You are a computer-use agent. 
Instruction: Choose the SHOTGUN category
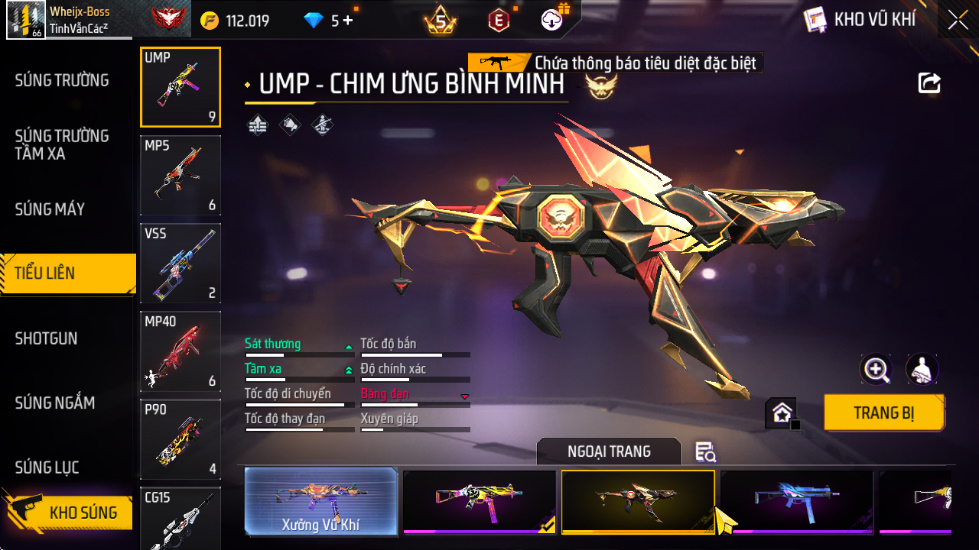pyautogui.click(x=46, y=338)
